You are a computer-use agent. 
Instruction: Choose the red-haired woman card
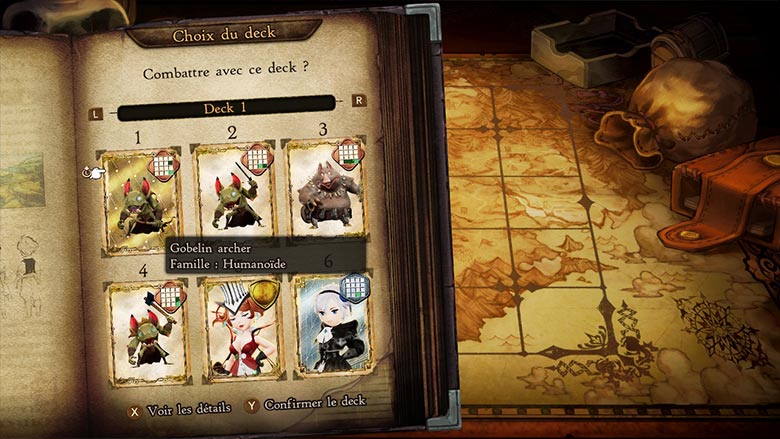tap(240, 328)
